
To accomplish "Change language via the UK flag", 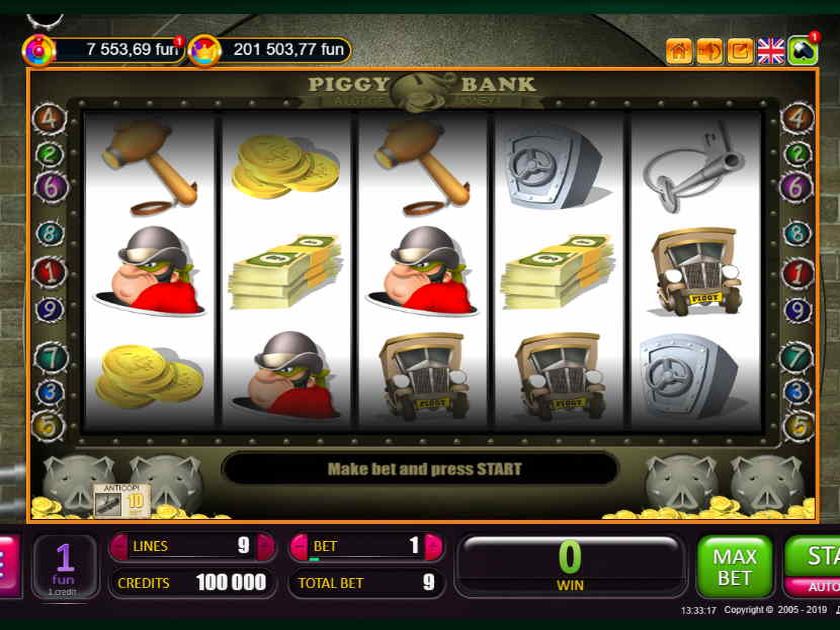I will click(771, 50).
